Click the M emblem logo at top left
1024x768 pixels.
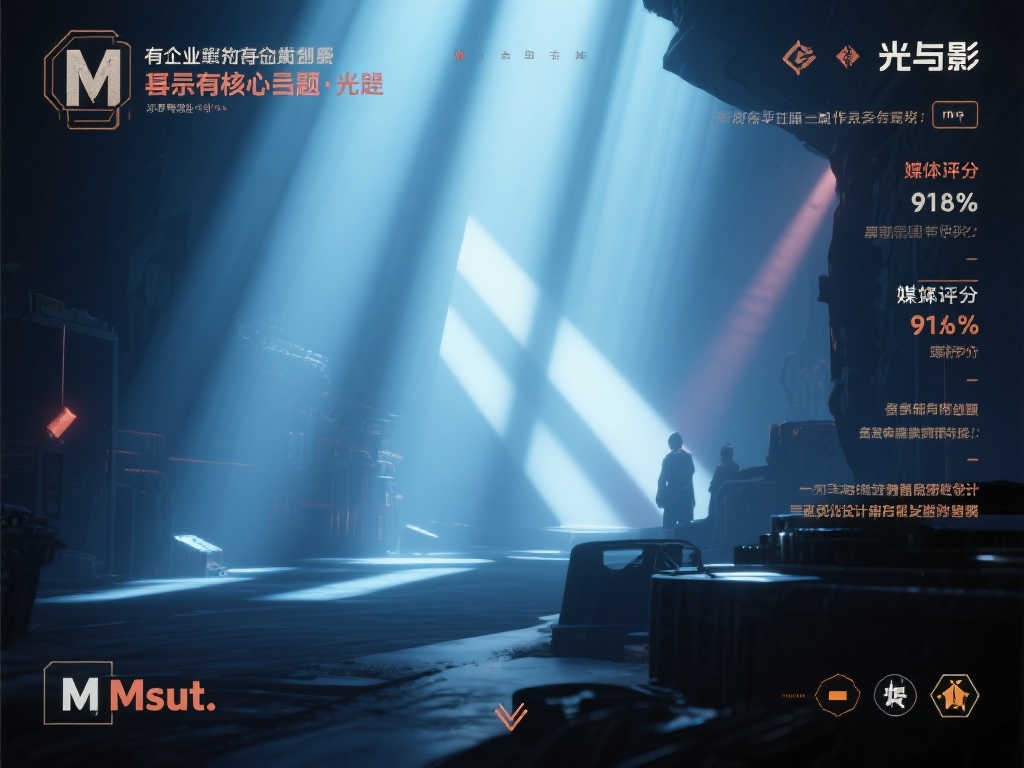88,78
